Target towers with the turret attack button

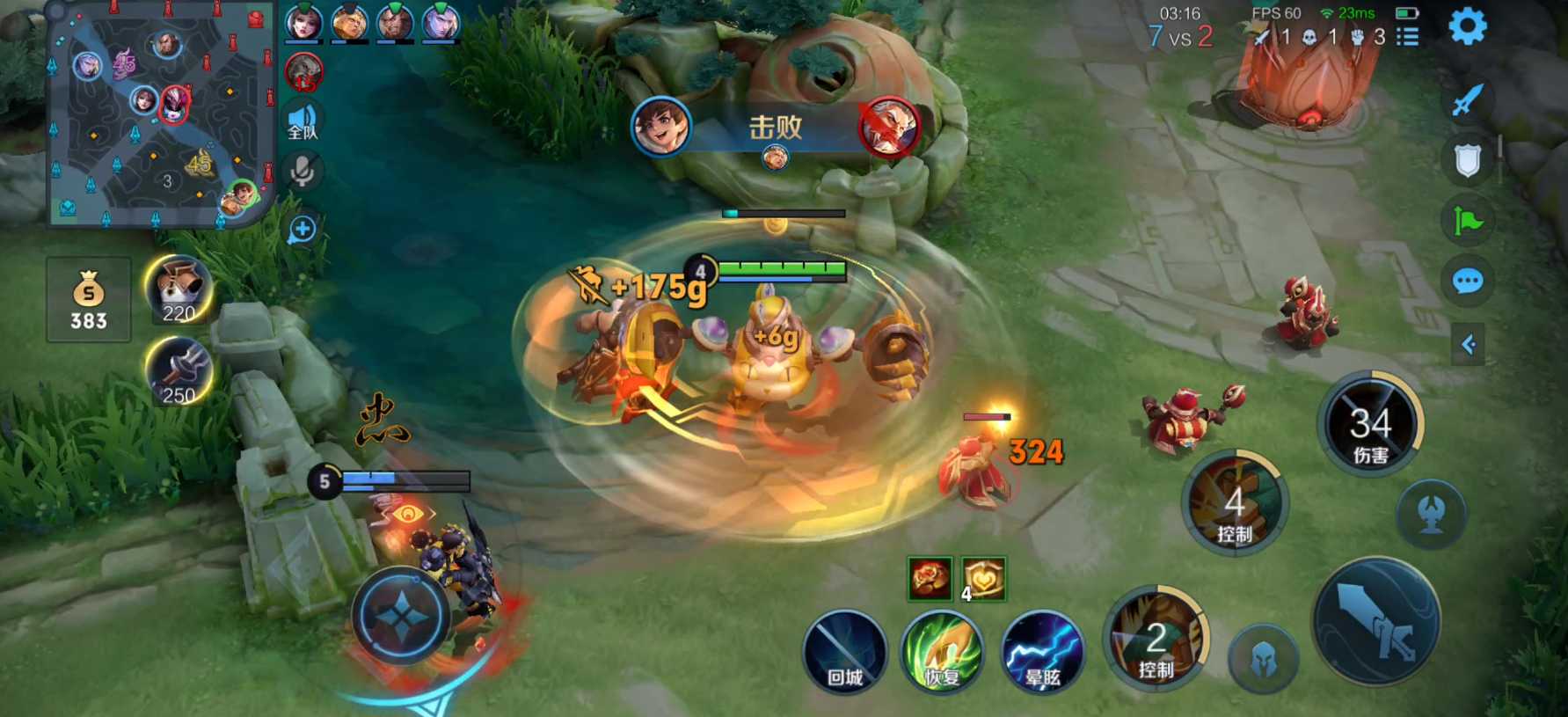1431,514
